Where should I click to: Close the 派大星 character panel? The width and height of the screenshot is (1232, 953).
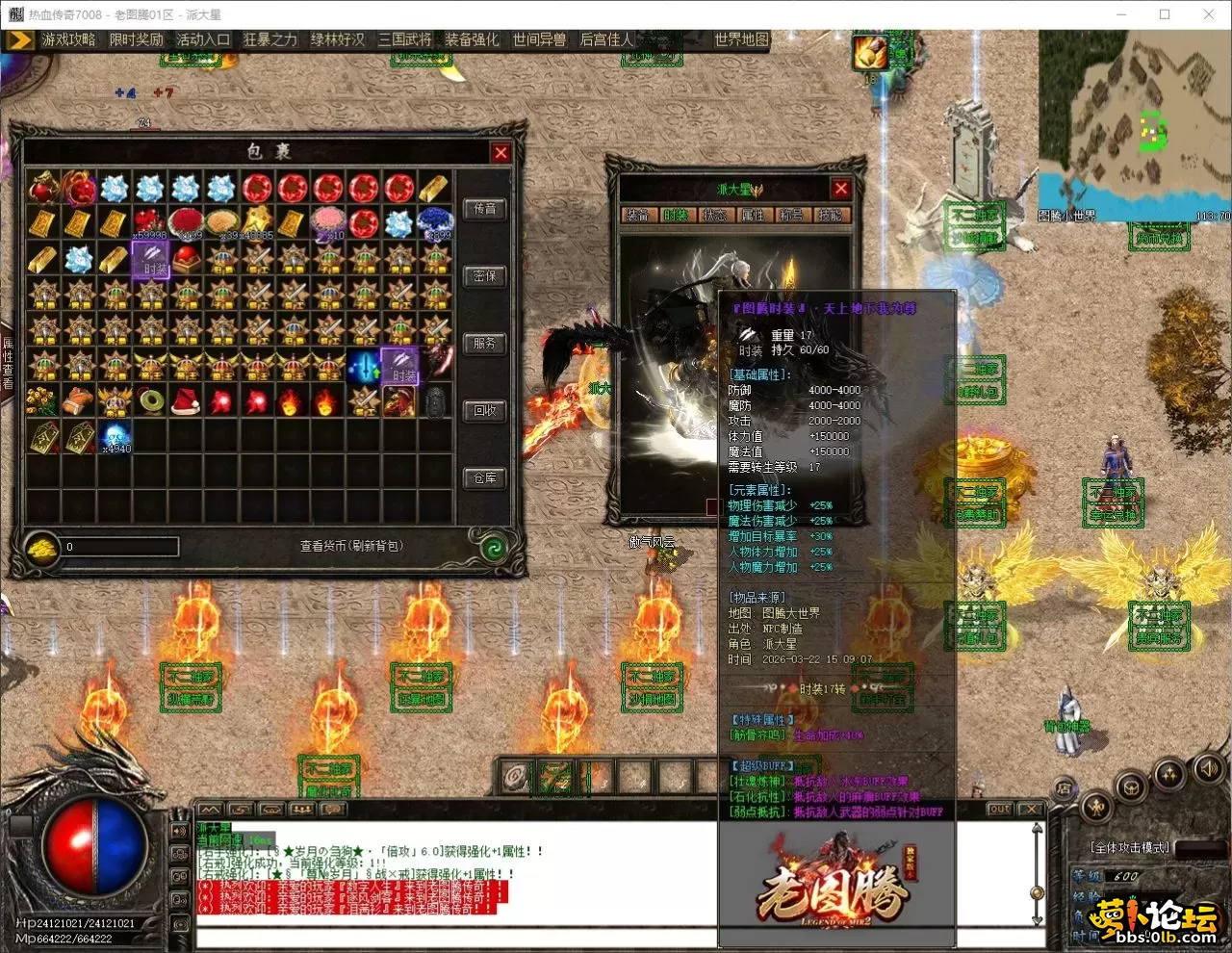click(840, 189)
